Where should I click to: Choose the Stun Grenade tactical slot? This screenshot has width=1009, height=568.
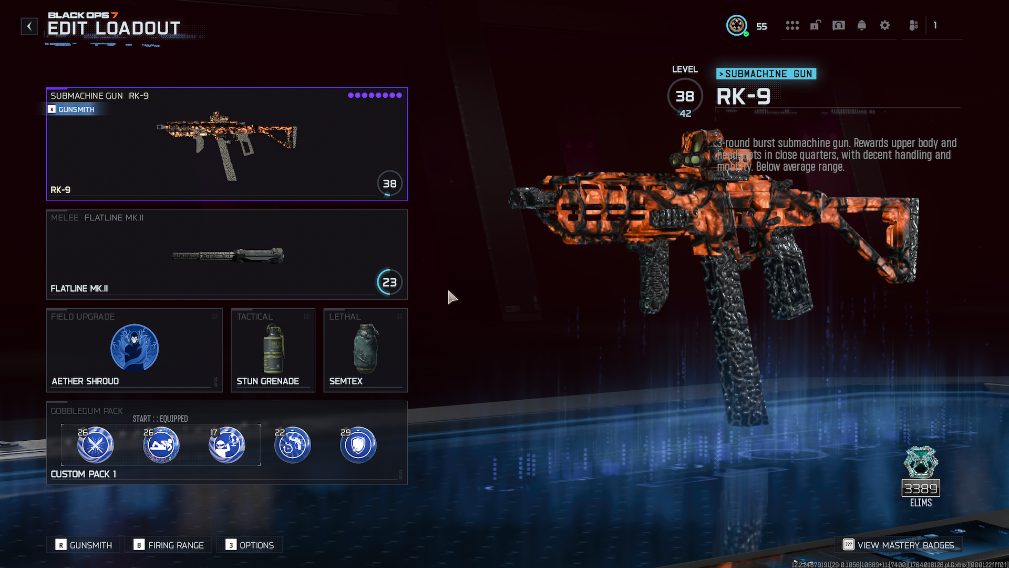pos(273,349)
